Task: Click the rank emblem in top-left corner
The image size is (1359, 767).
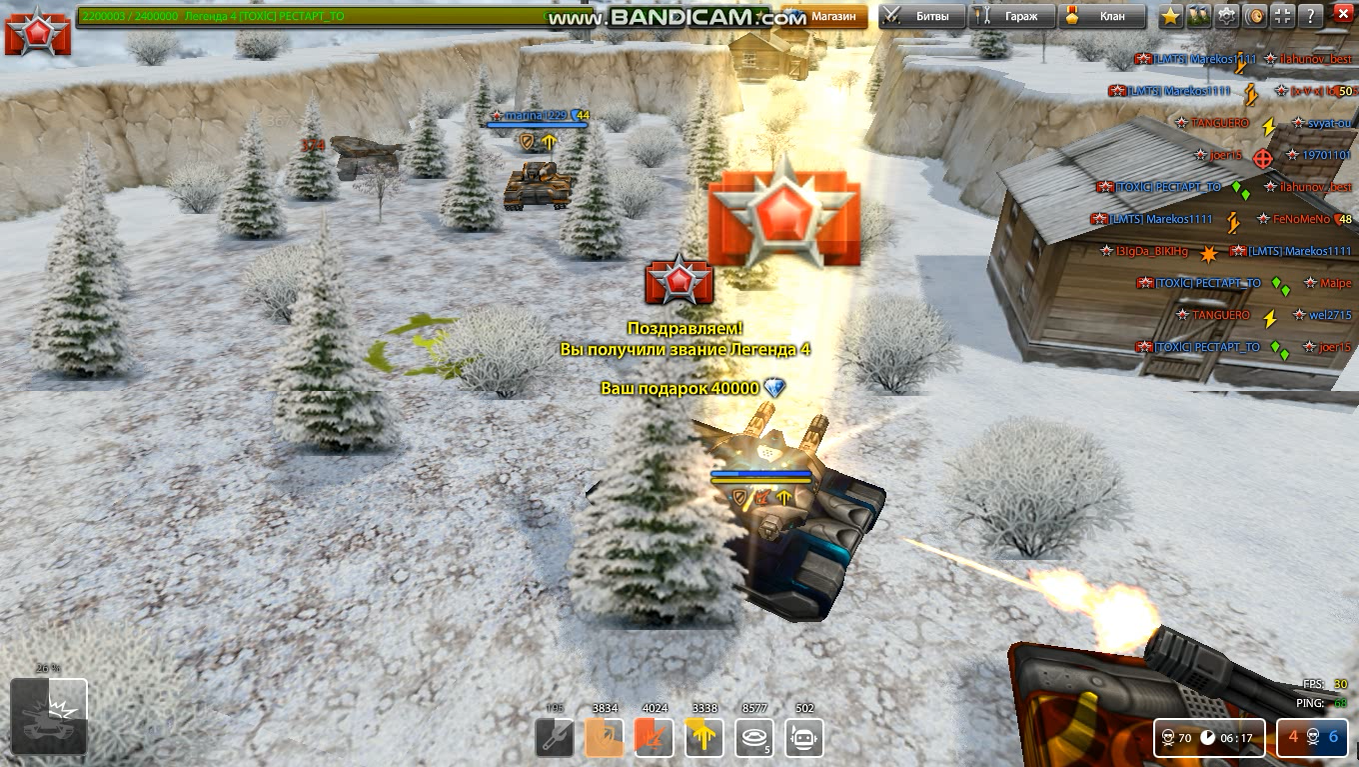Action: point(37,33)
